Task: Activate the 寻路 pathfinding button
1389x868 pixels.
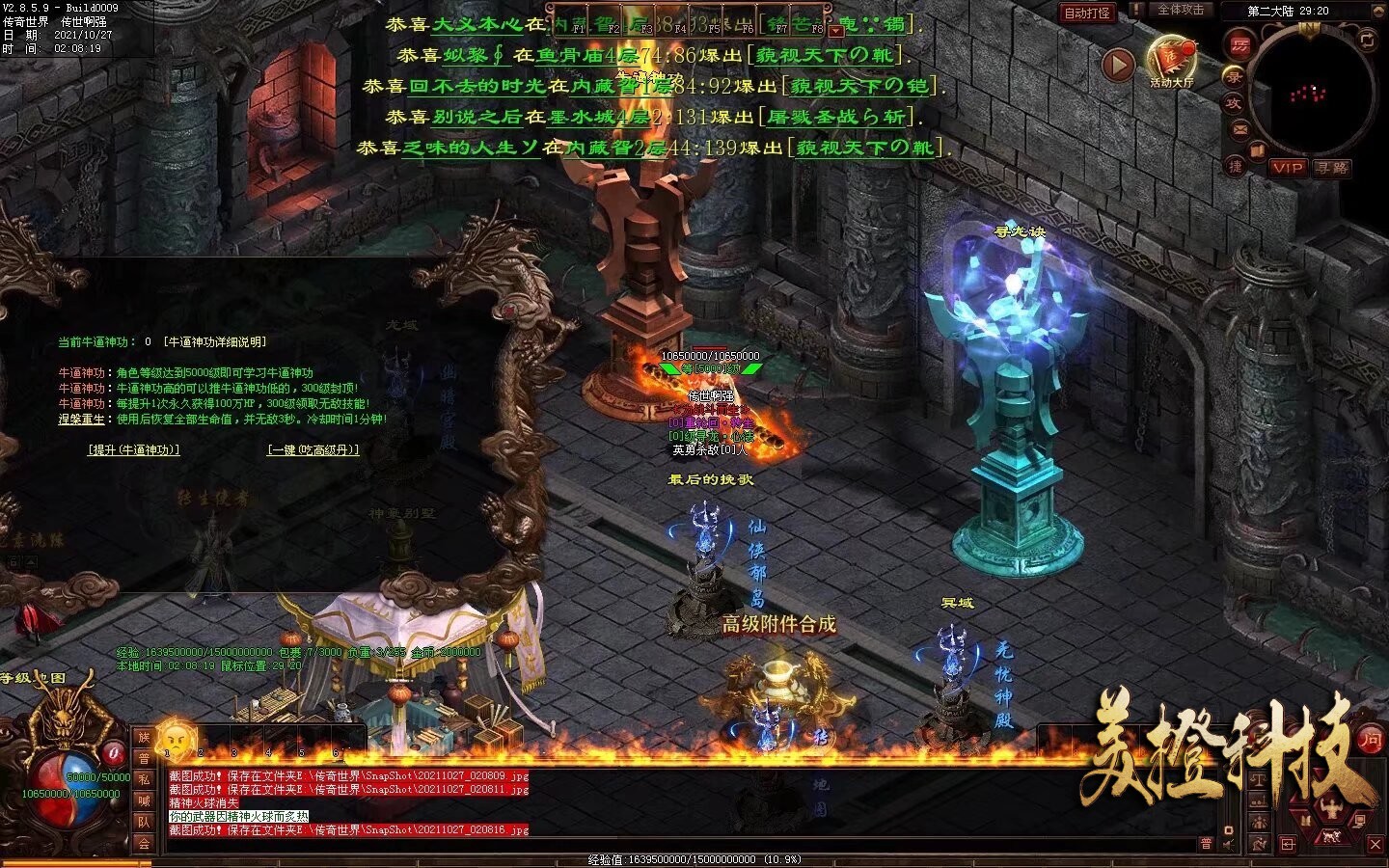Action: [x=1331, y=168]
